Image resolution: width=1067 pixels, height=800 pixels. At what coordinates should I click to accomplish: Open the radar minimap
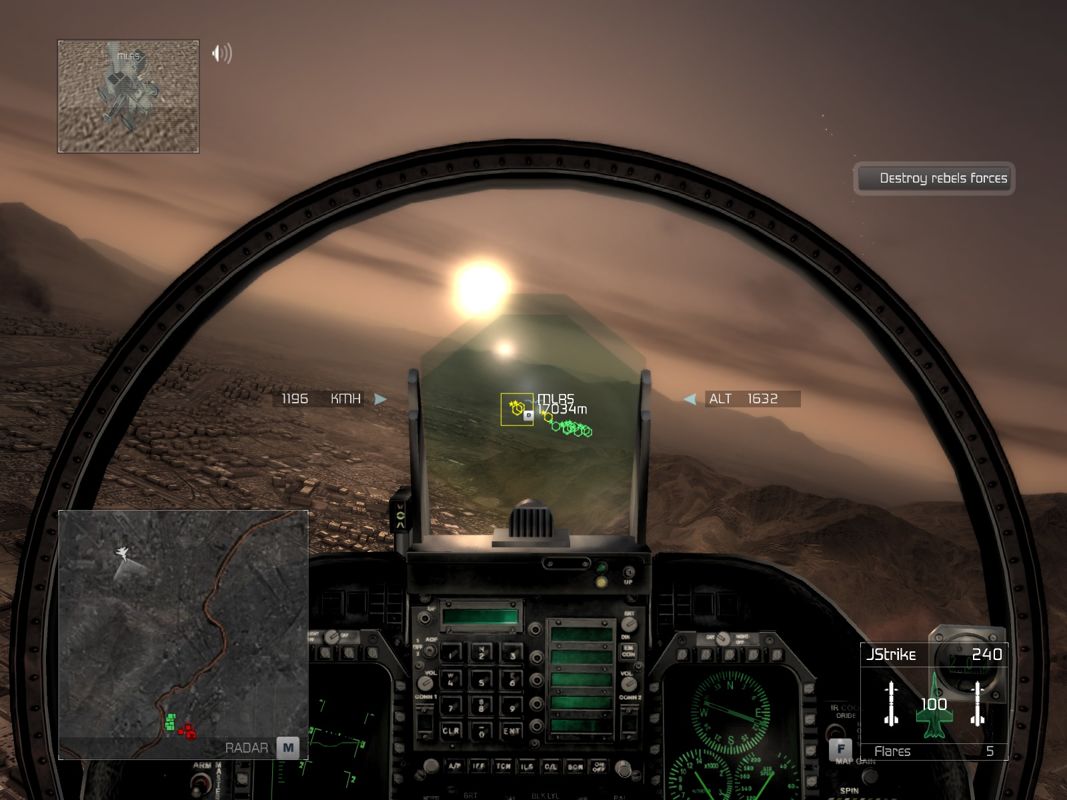183,634
